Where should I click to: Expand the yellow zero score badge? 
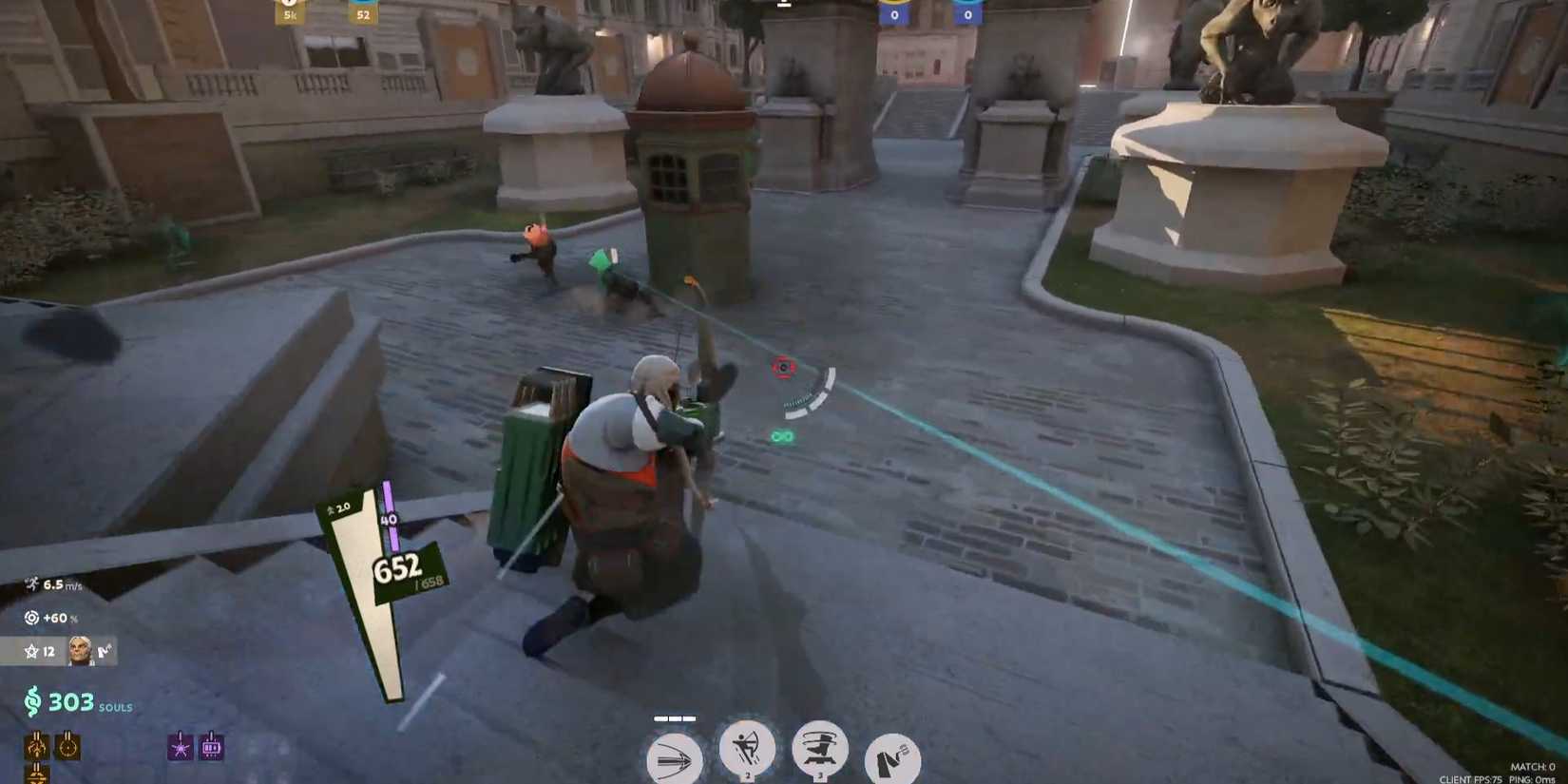(x=894, y=13)
